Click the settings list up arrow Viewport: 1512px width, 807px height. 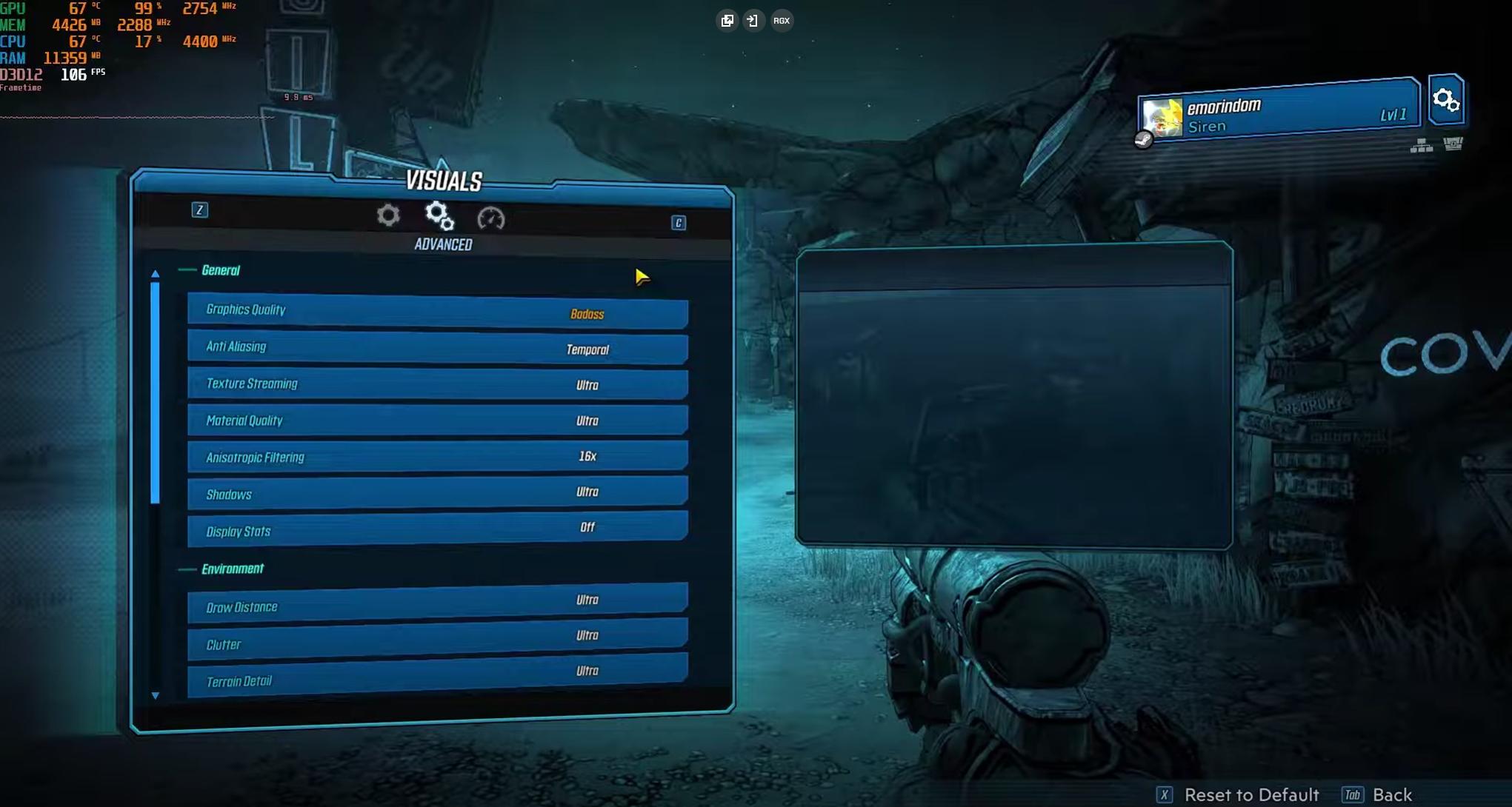[155, 274]
